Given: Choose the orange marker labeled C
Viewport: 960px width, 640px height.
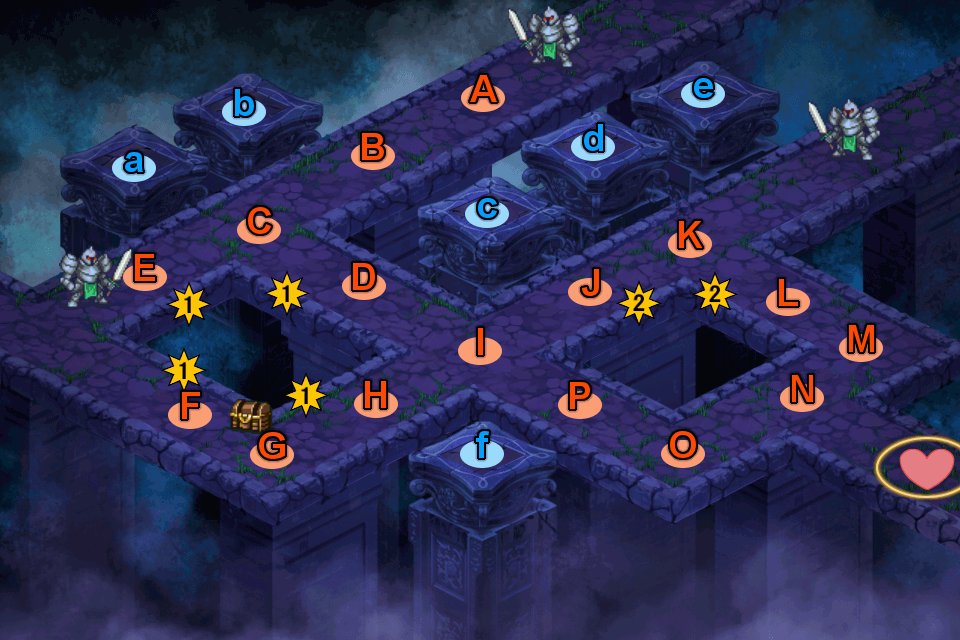Looking at the screenshot, I should 259,225.
